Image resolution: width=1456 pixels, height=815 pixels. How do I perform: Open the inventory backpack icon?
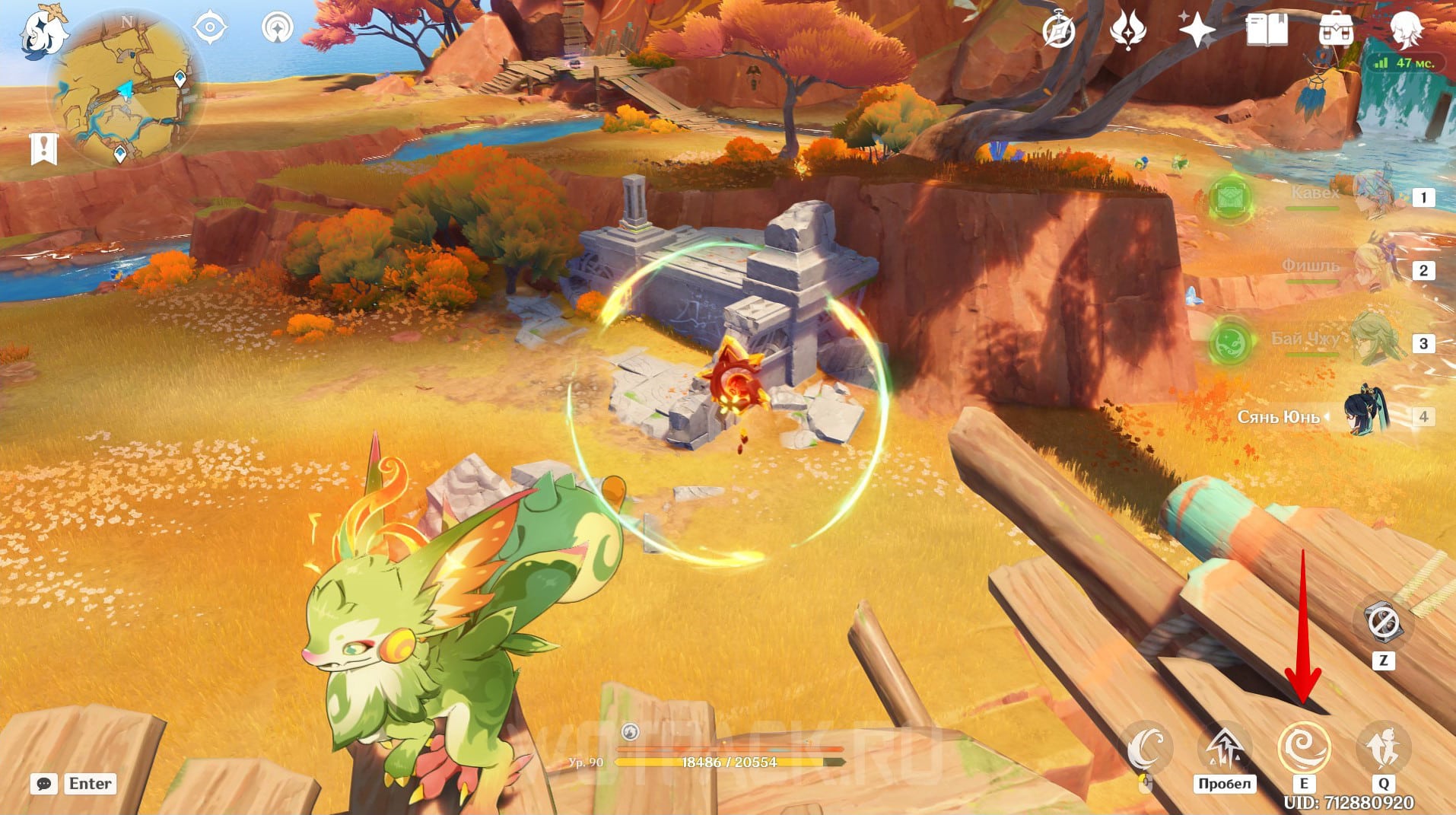pyautogui.click(x=1335, y=31)
